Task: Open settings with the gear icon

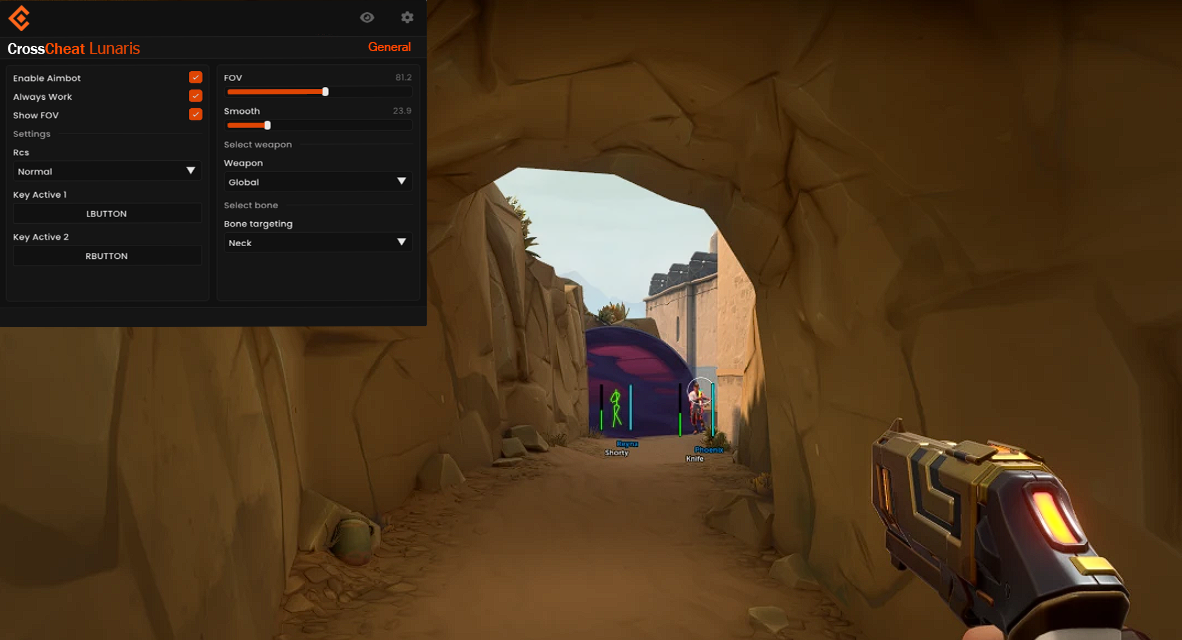Action: click(x=407, y=17)
